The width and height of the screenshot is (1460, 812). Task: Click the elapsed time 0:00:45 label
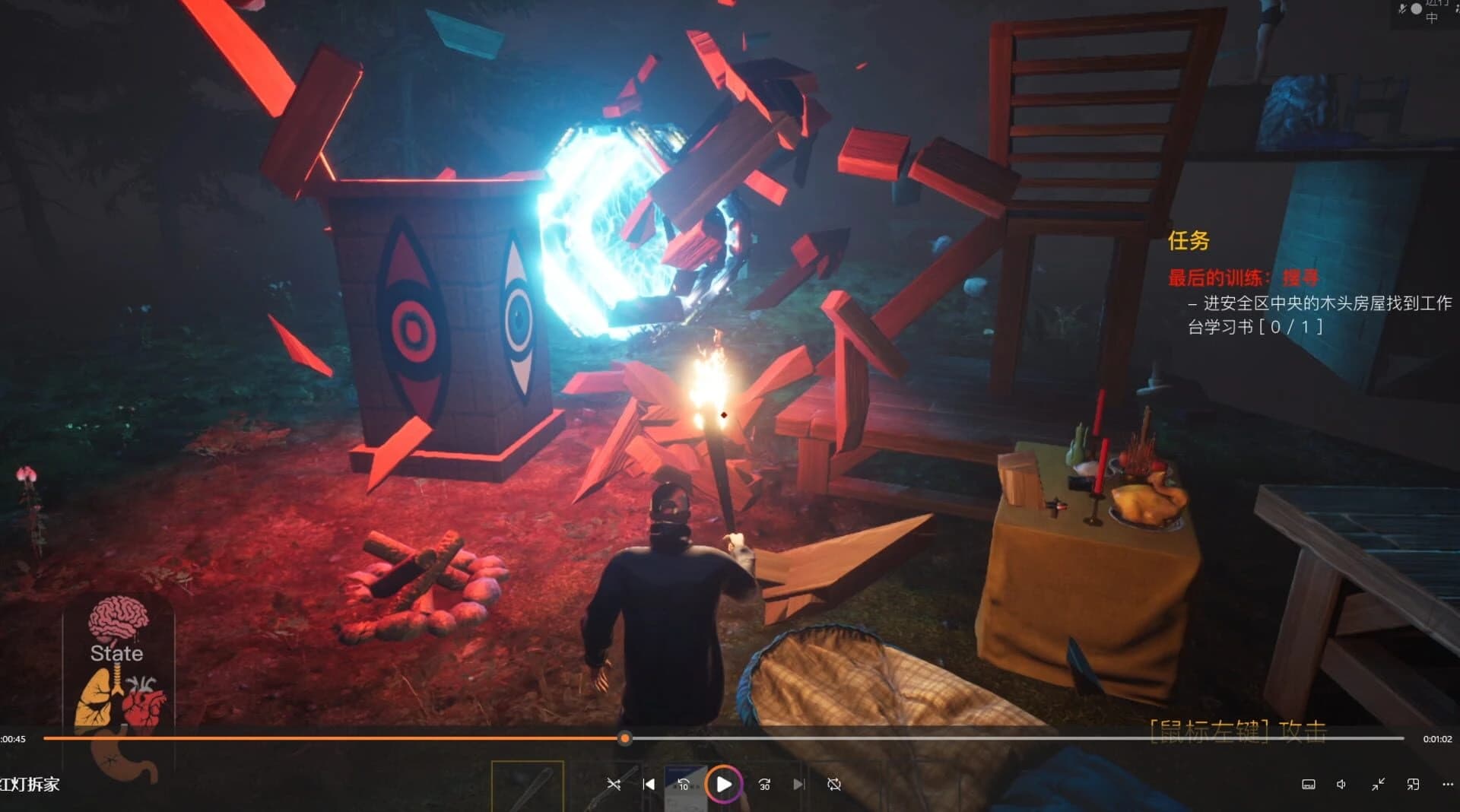pyautogui.click(x=14, y=739)
